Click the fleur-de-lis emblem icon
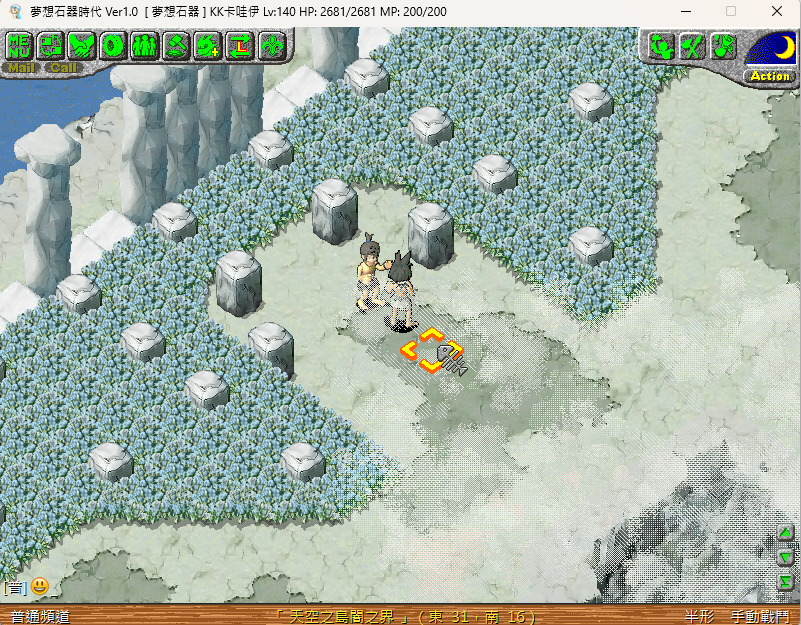 click(x=272, y=45)
